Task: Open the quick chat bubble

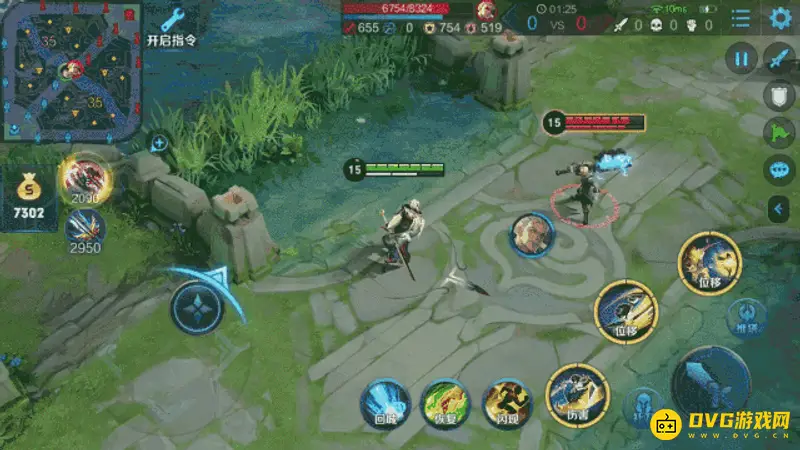Action: click(779, 170)
